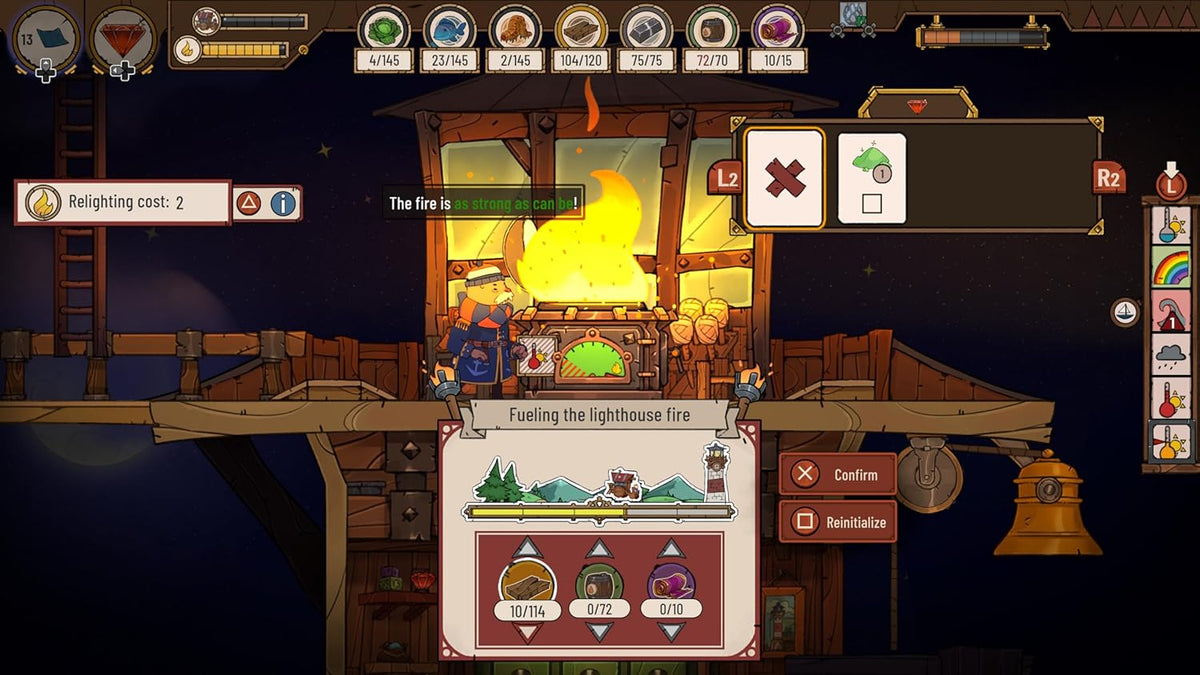The width and height of the screenshot is (1200, 675).
Task: Click the cabbage food resource icon
Action: click(x=384, y=28)
